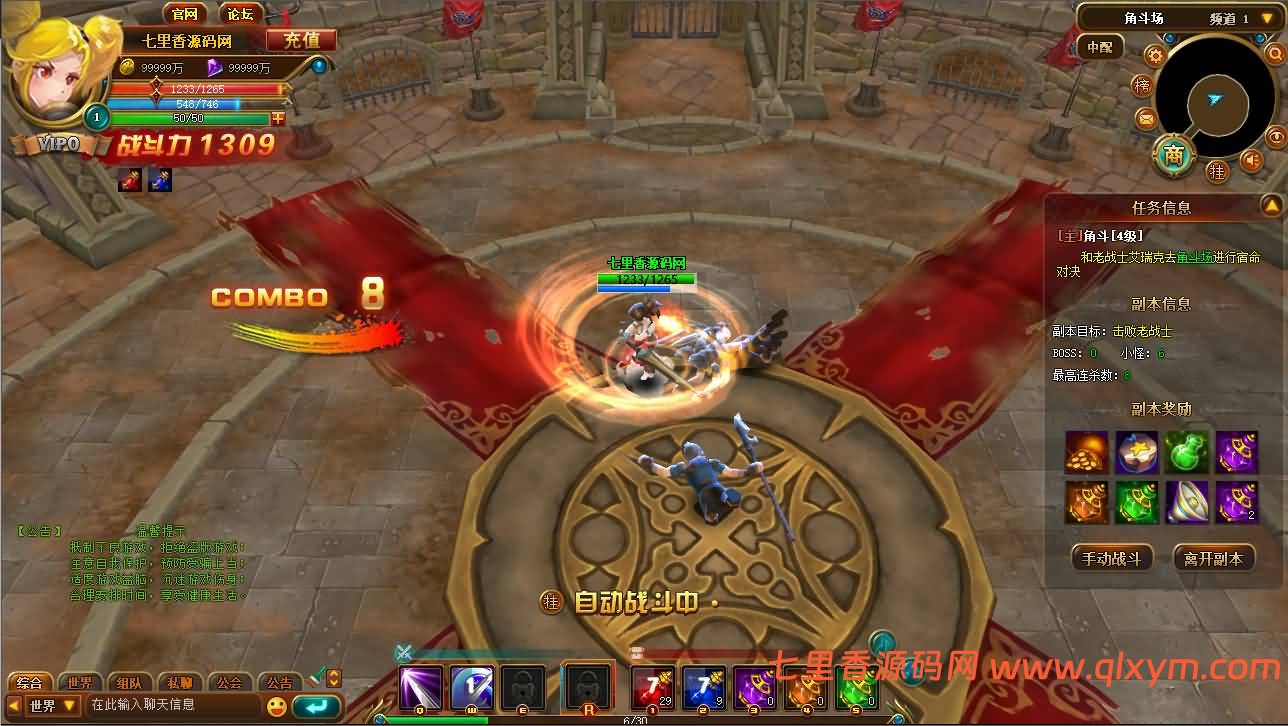1288x726 pixels.
Task: Open the 频道 1 channel dropdown
Action: tap(1265, 18)
